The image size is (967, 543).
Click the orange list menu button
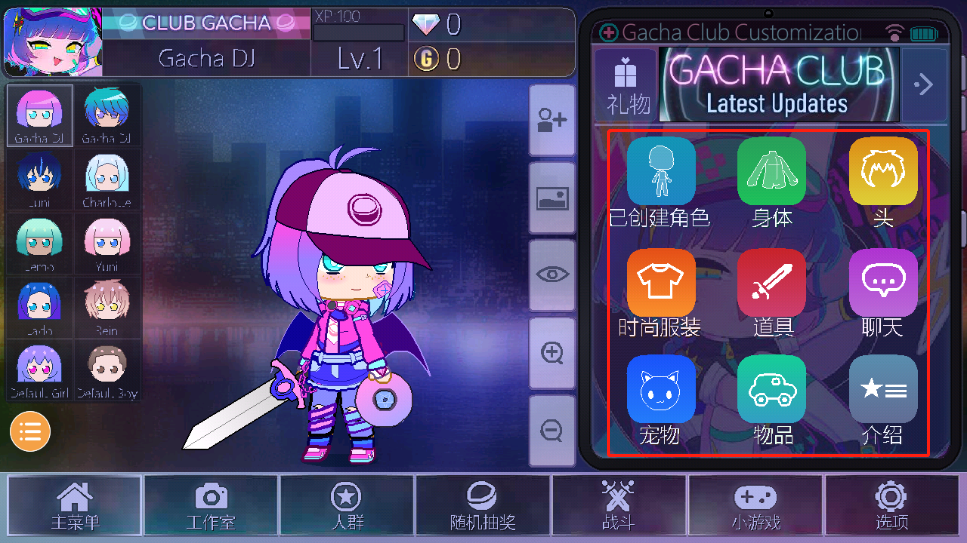click(x=31, y=431)
